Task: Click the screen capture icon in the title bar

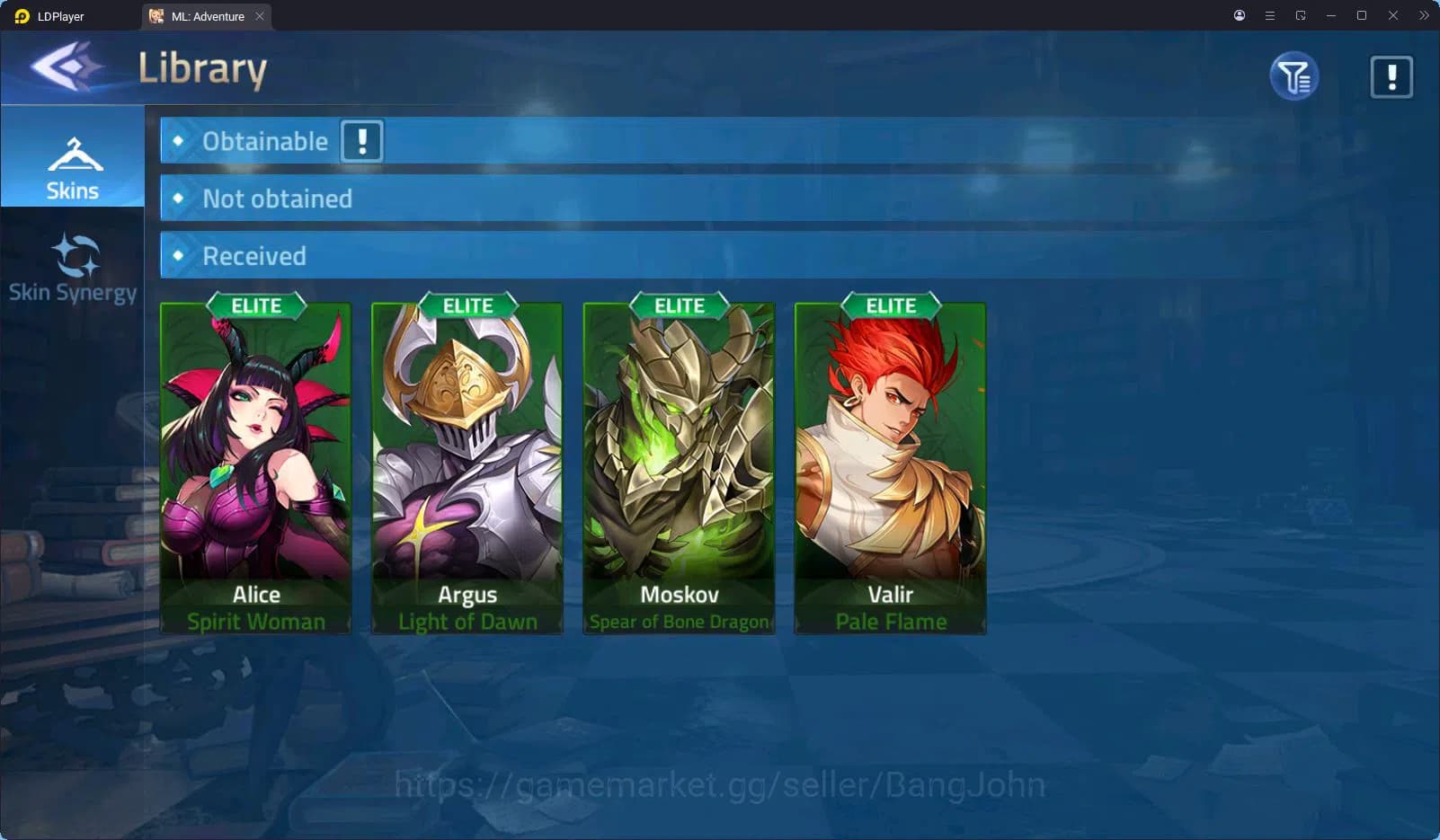Action: pos(1302,15)
